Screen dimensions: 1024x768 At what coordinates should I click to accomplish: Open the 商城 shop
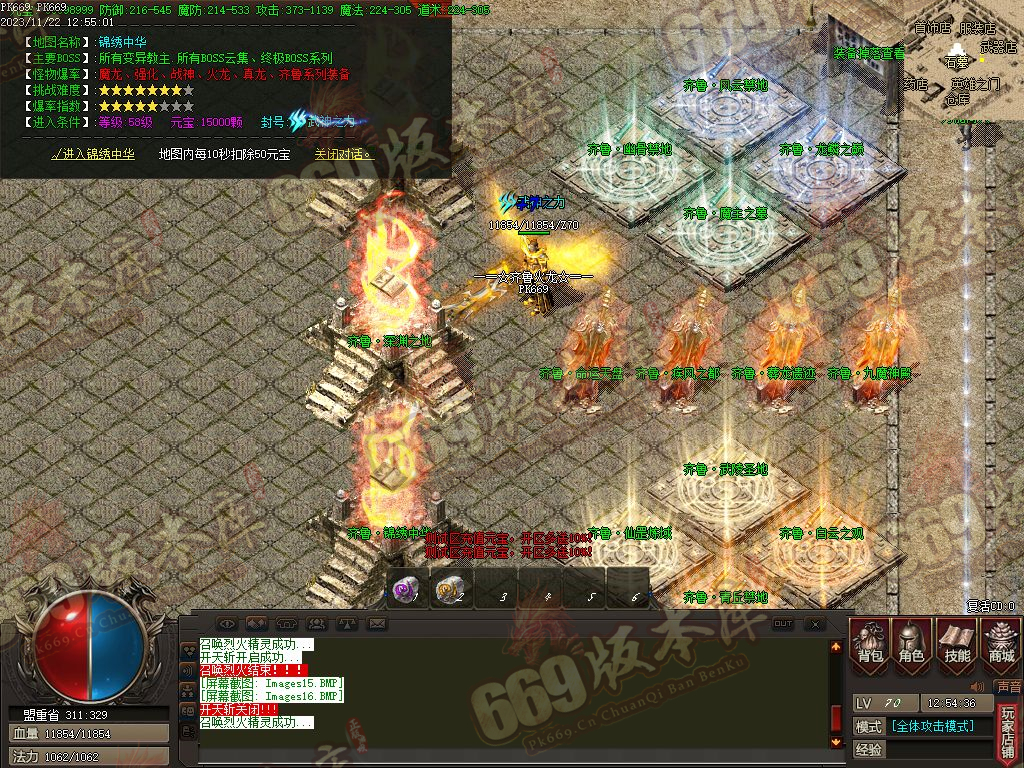tap(1001, 643)
